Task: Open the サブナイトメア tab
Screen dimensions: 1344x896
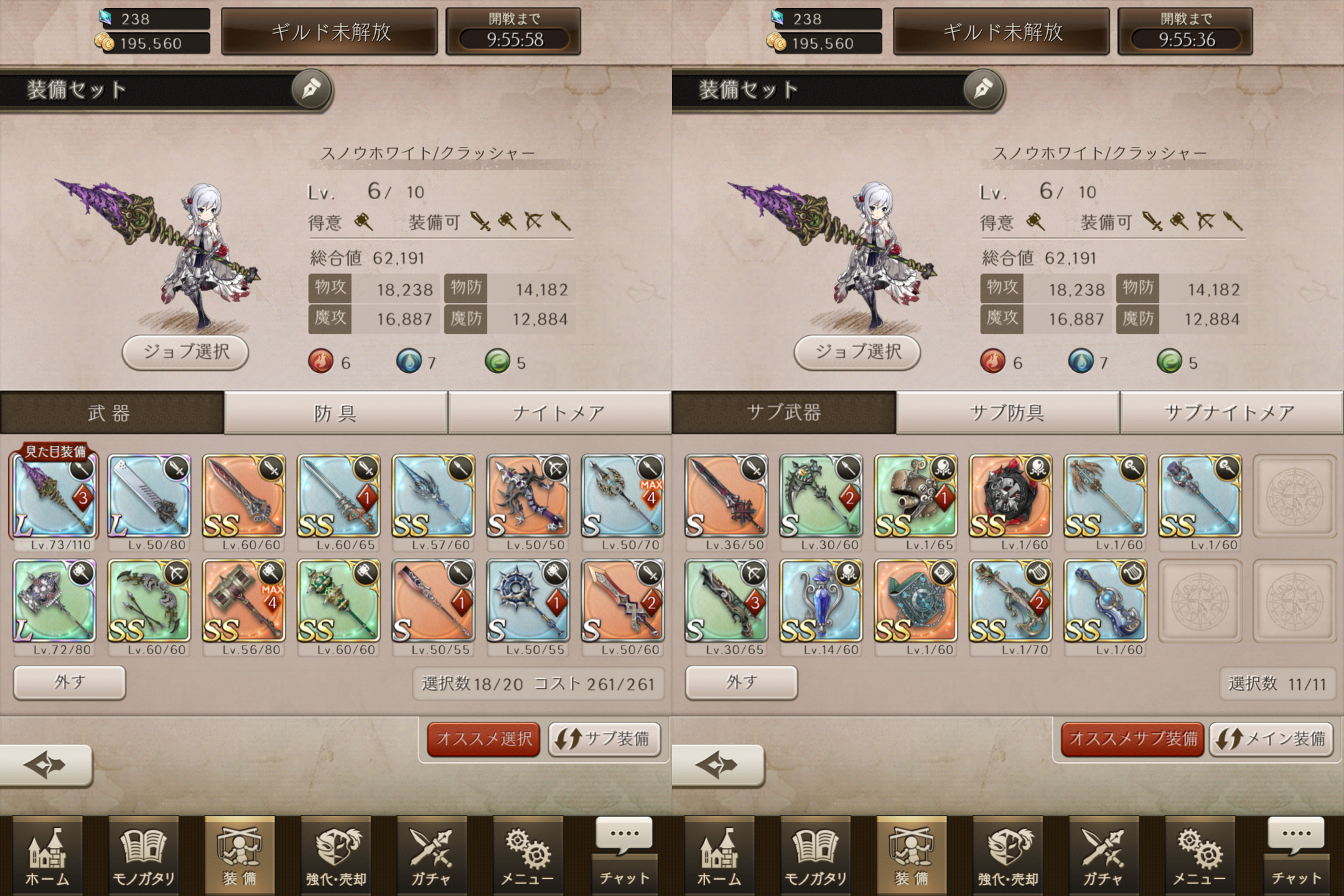Action: (1231, 413)
